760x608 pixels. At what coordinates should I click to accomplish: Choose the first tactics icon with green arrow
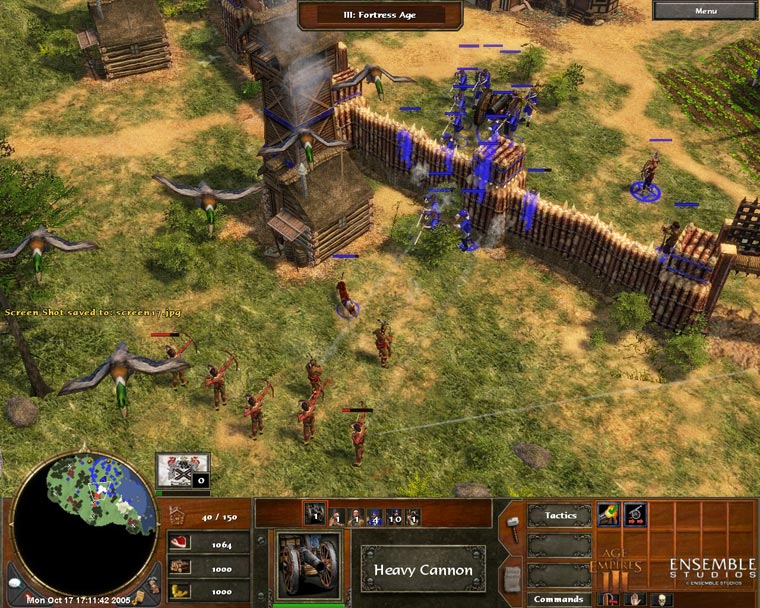pos(608,515)
